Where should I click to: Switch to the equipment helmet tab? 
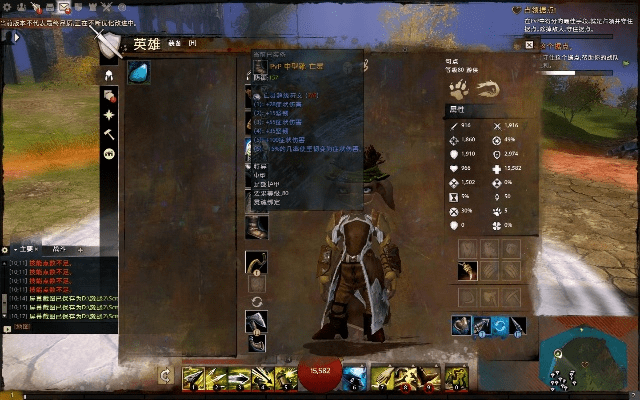[109, 75]
